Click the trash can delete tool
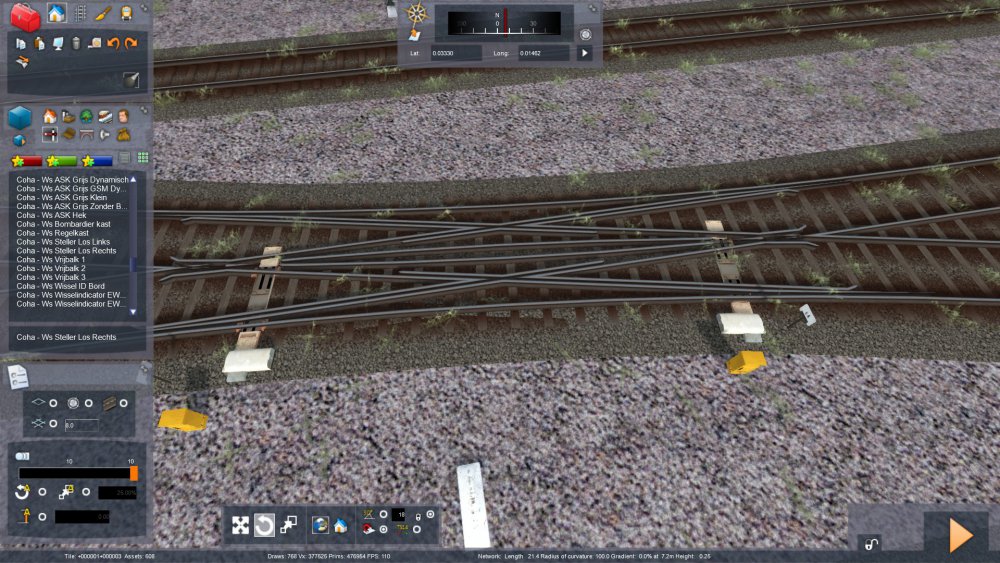Screen dimensions: 1000x563 coord(76,43)
